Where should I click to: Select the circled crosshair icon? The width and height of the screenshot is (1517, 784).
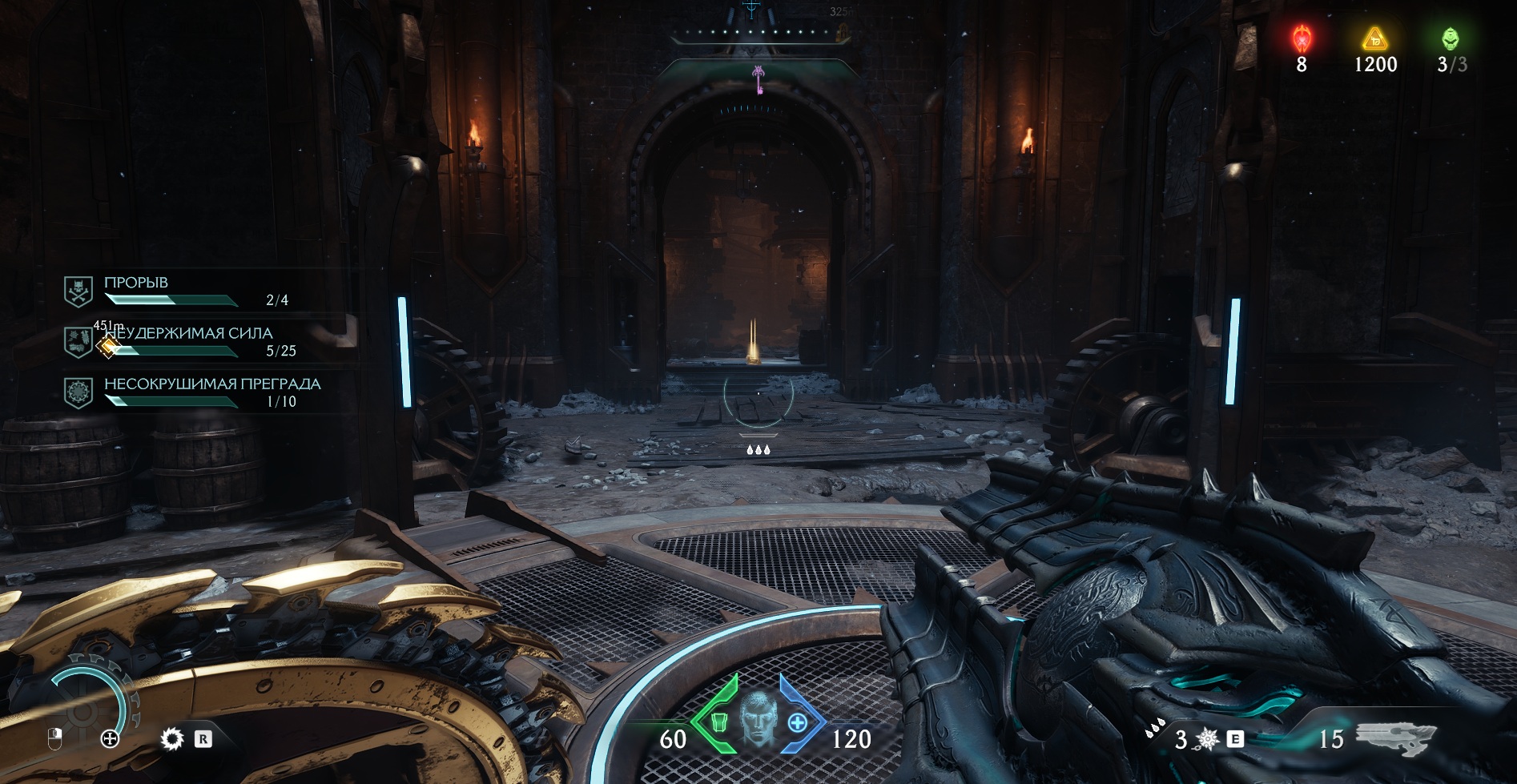pos(110,739)
